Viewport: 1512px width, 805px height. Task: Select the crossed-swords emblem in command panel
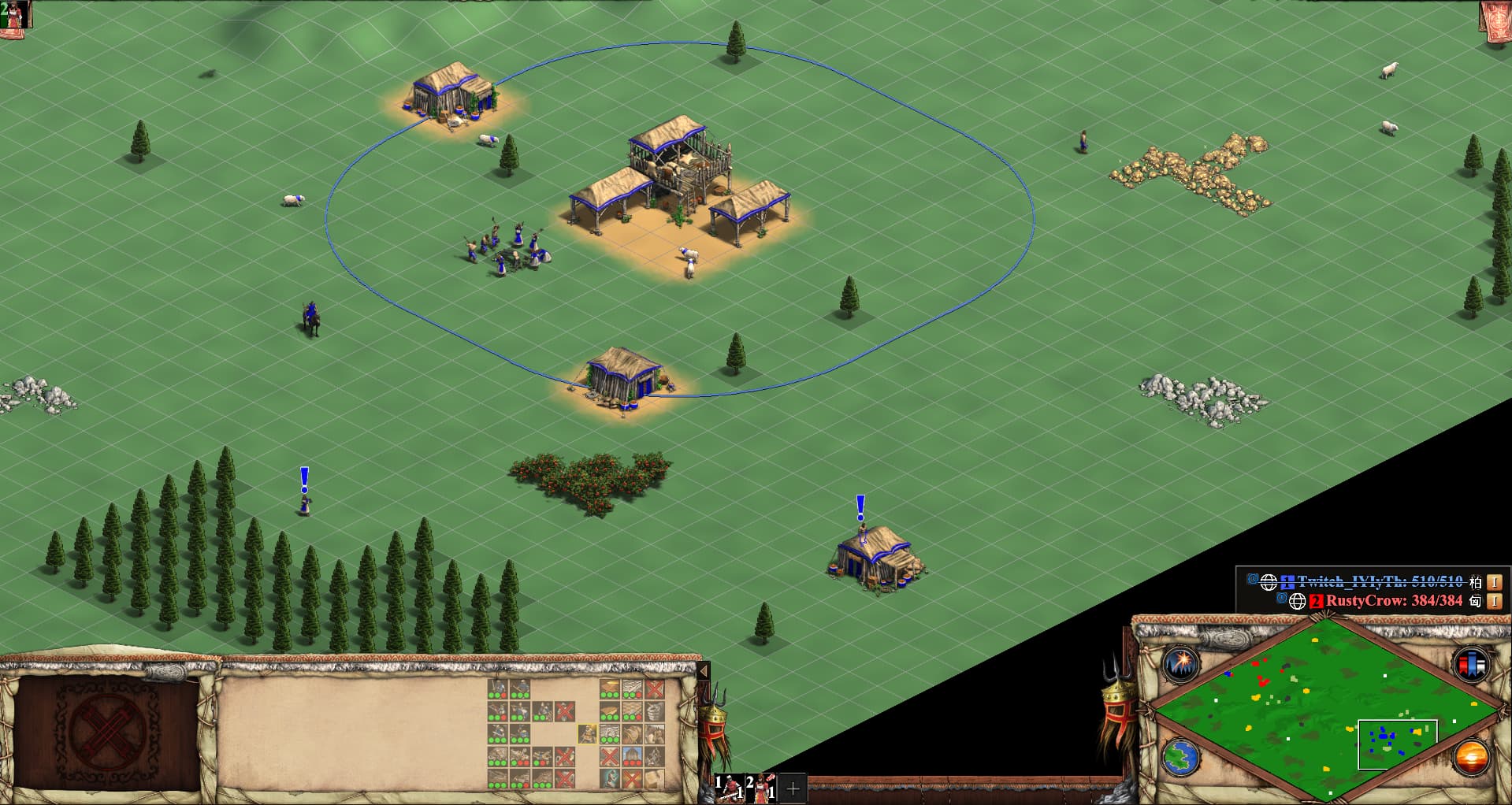coord(107,730)
